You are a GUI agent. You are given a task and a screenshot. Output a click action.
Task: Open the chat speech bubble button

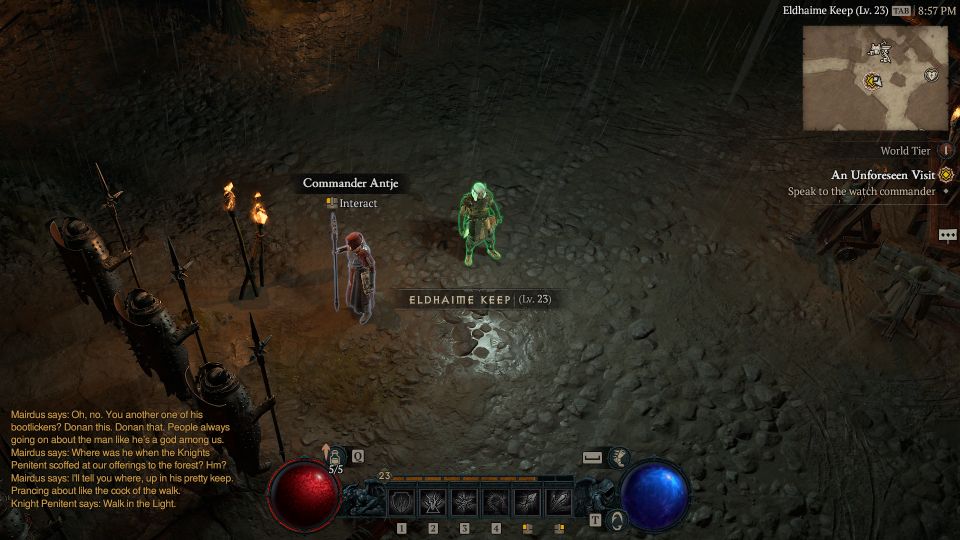947,235
